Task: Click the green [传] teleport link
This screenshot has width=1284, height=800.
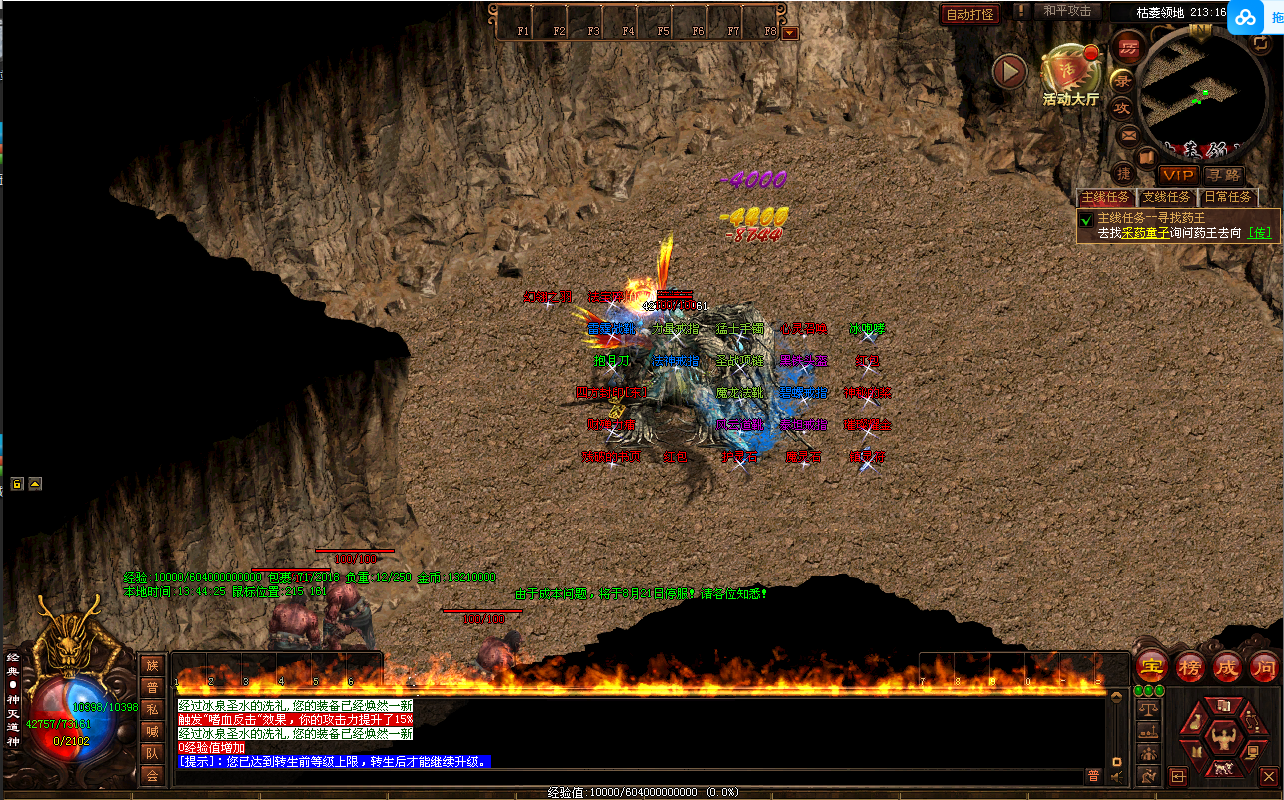Action: pyautogui.click(x=1259, y=233)
